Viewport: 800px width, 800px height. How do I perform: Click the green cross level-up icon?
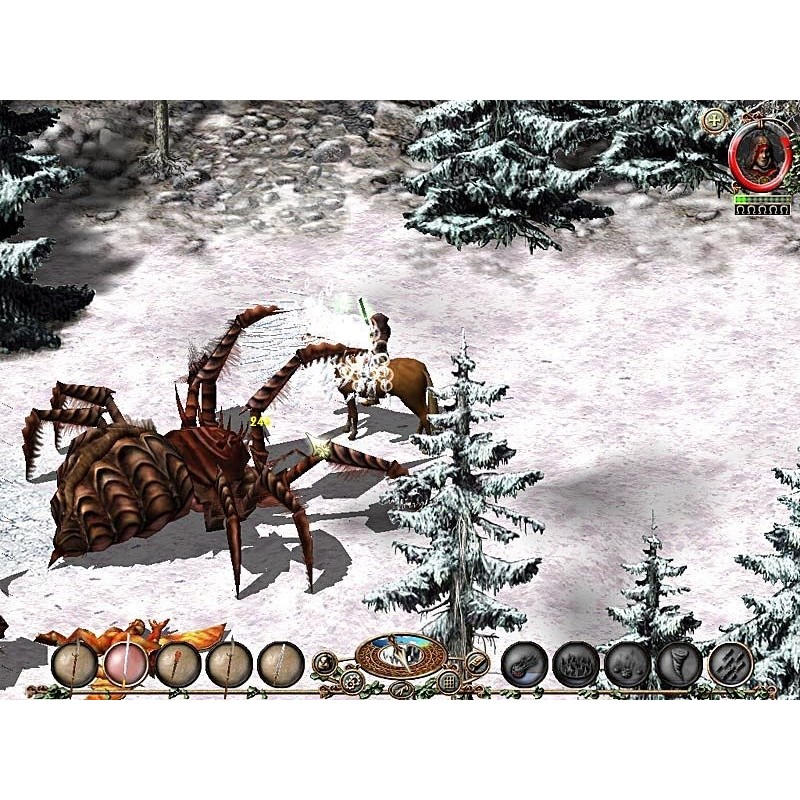tap(715, 121)
